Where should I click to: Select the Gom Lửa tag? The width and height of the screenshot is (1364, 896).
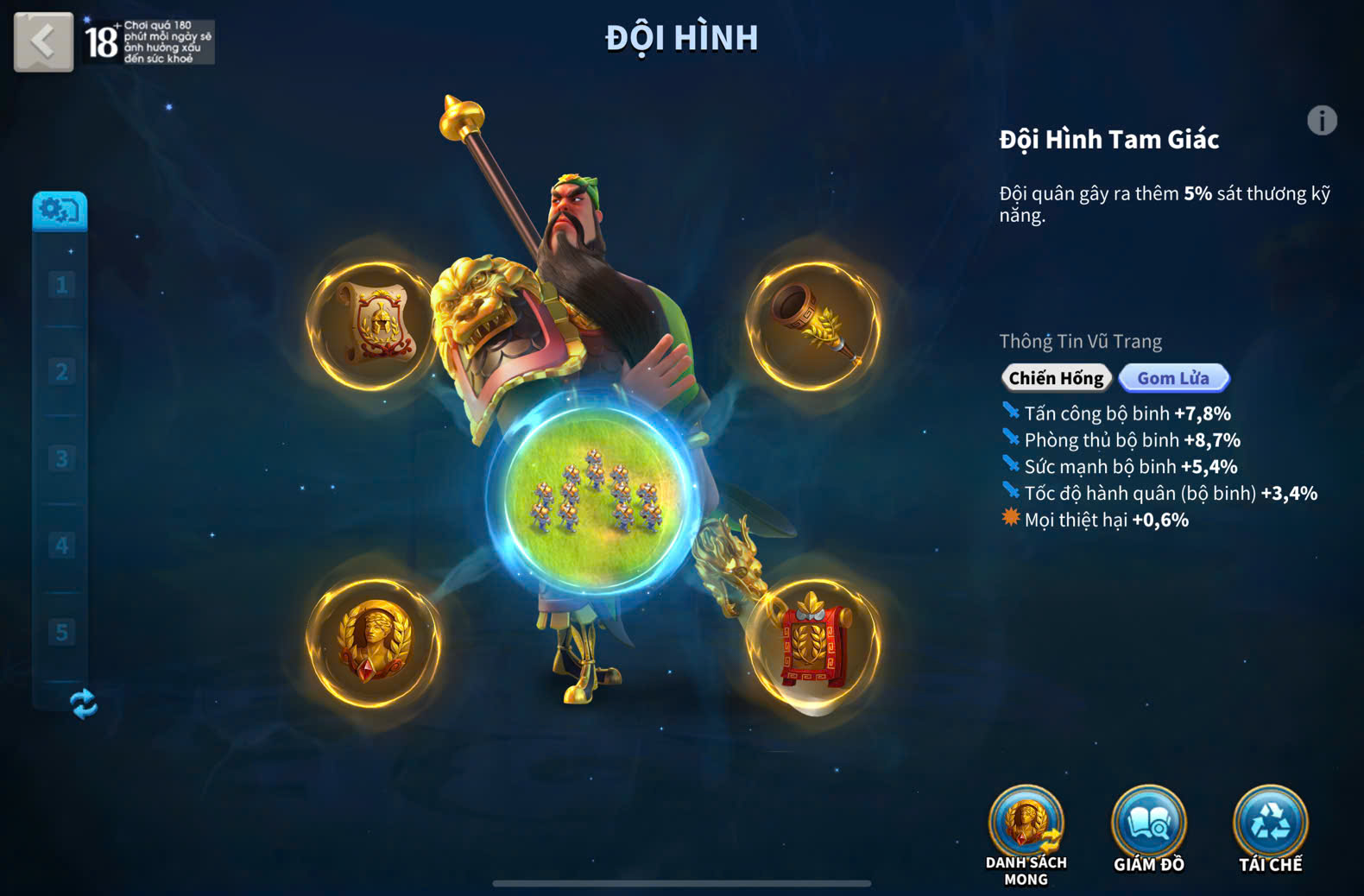coord(1173,378)
